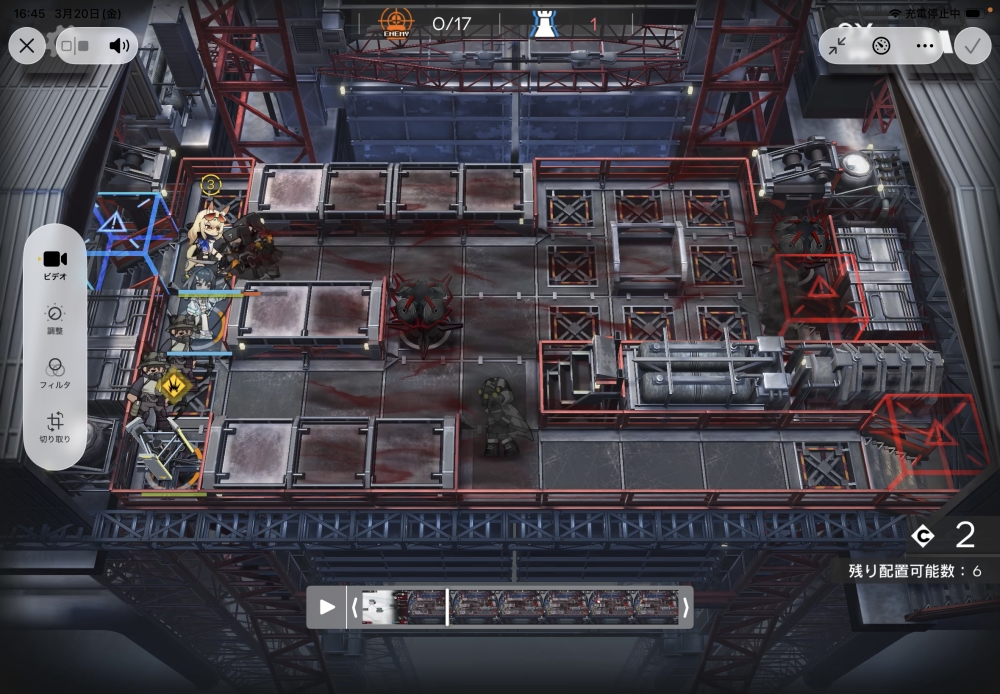
Task: Select the first frame thumbnail in the filmstrip
Action: (x=382, y=607)
